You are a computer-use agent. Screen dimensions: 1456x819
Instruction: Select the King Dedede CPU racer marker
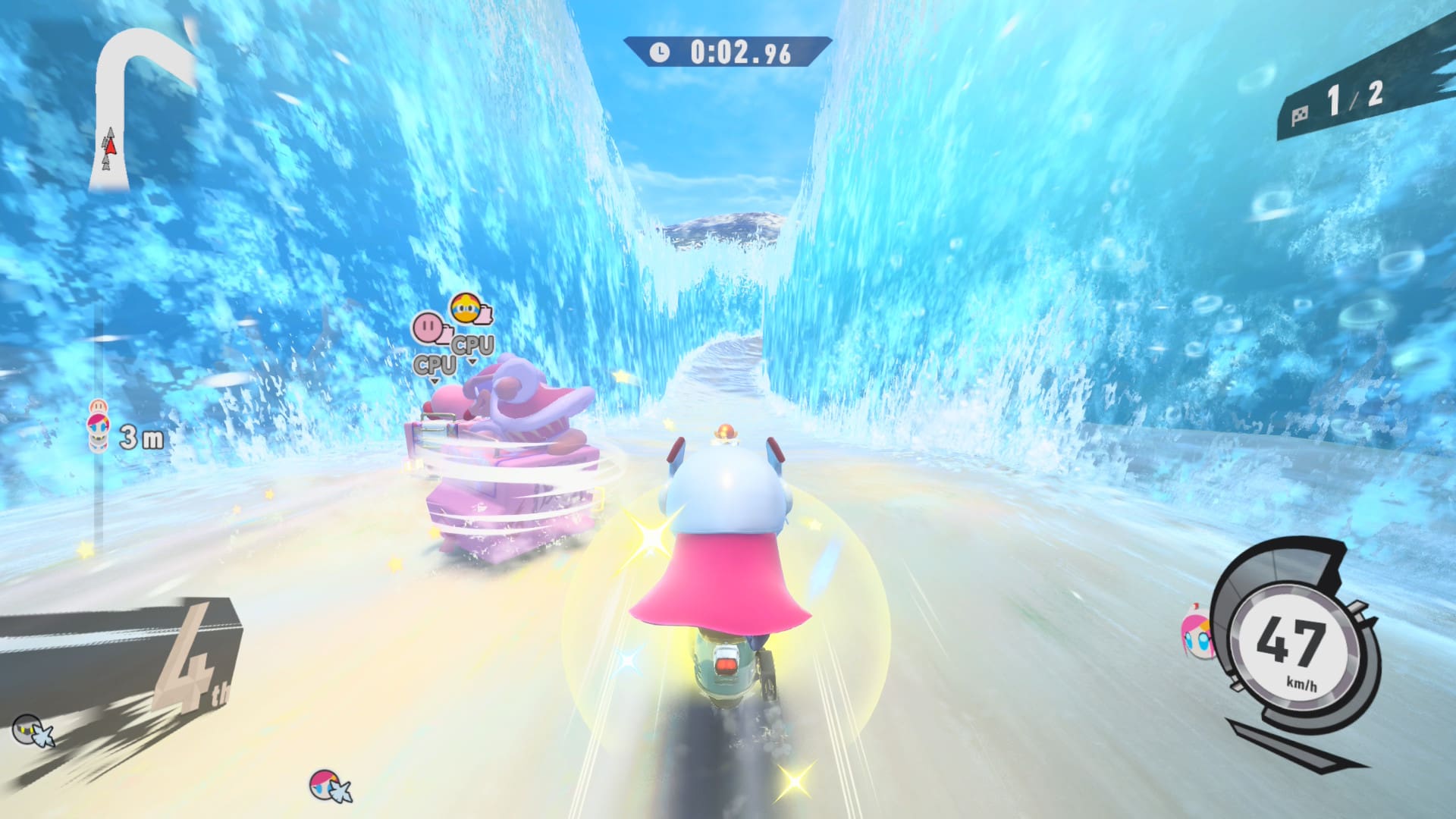[x=467, y=309]
